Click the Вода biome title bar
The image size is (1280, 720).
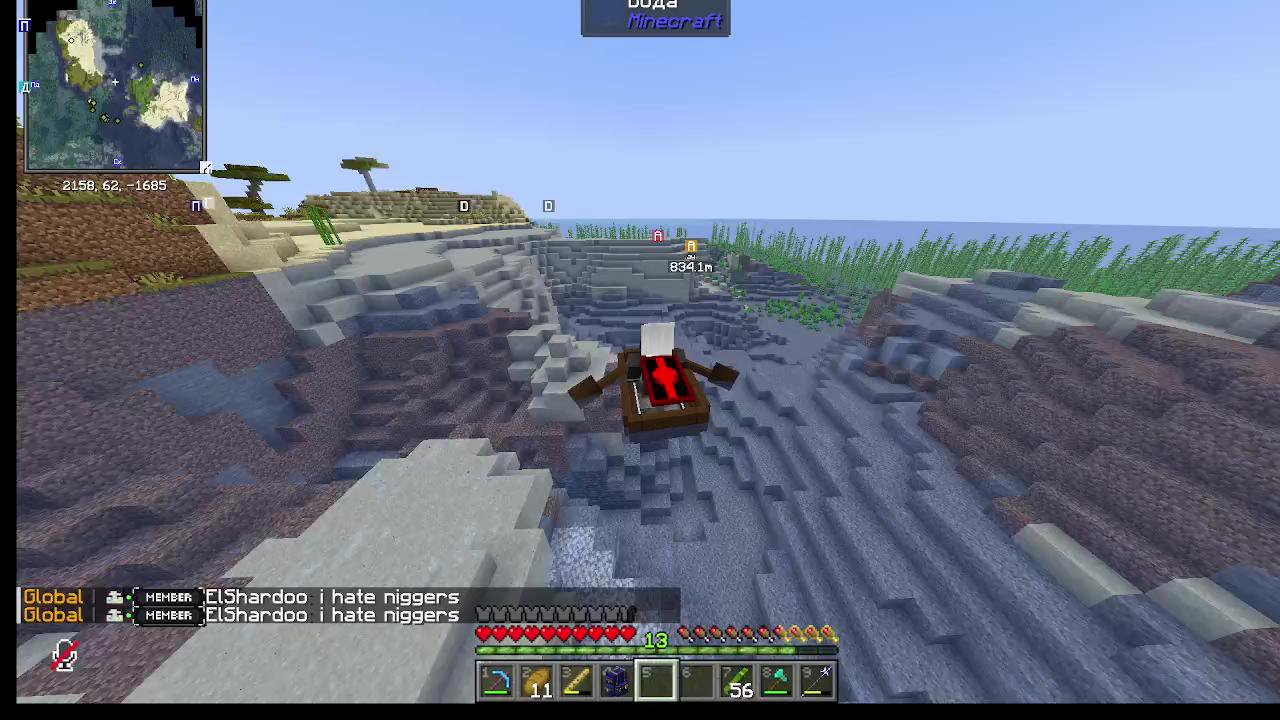point(652,6)
